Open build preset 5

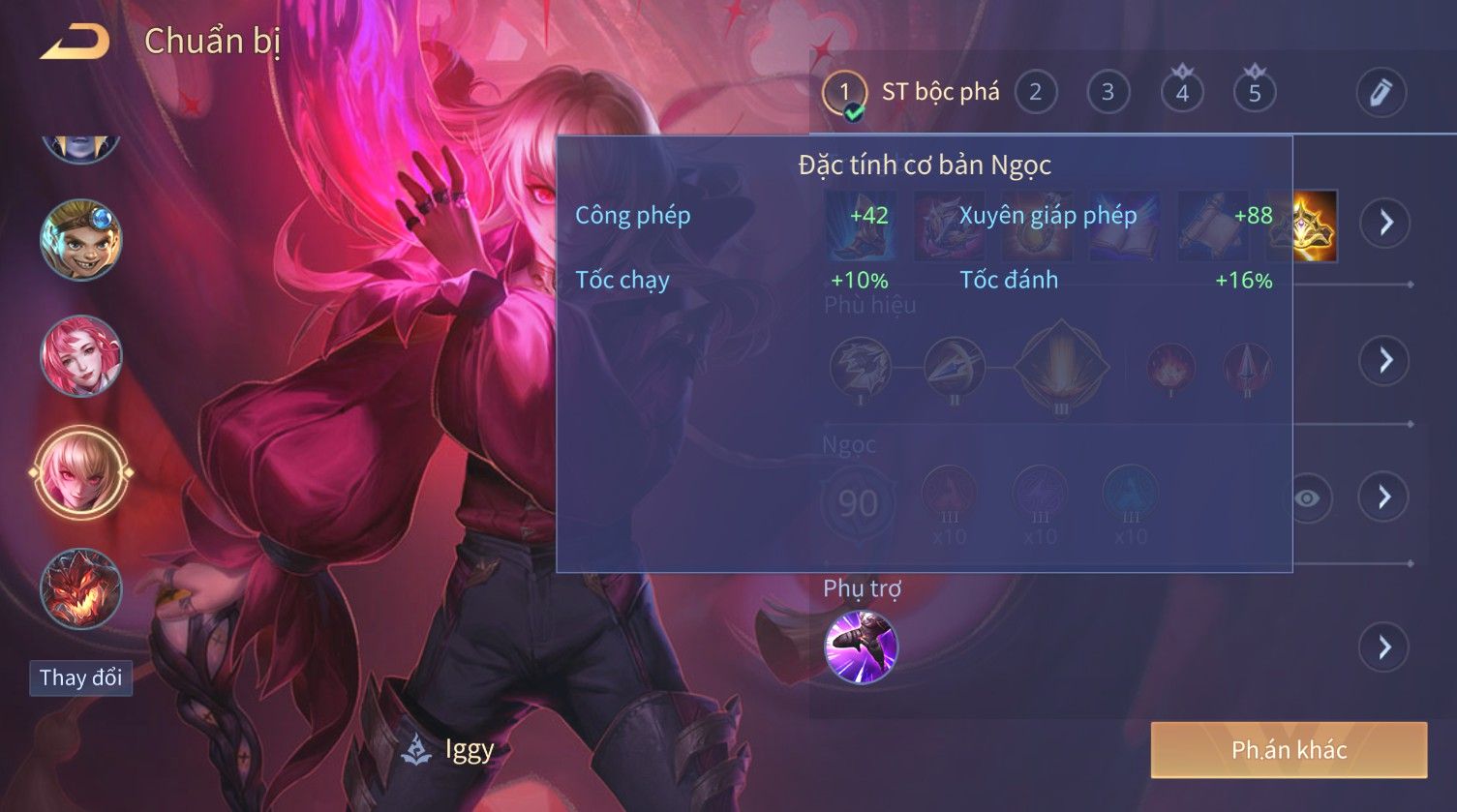[1255, 93]
